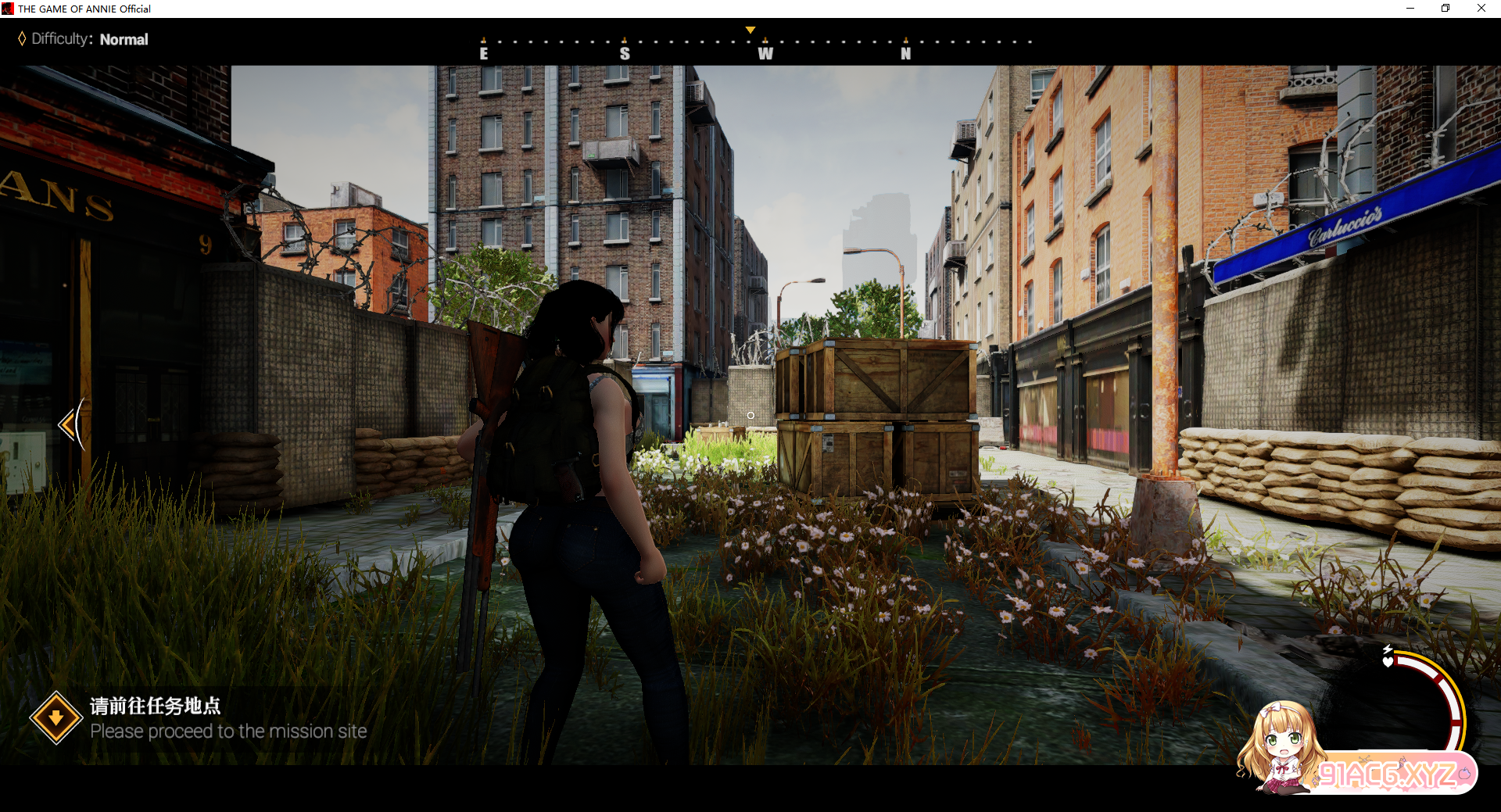The height and width of the screenshot is (812, 1501).
Task: Click the mission objective diamond icon
Action: coord(56,717)
